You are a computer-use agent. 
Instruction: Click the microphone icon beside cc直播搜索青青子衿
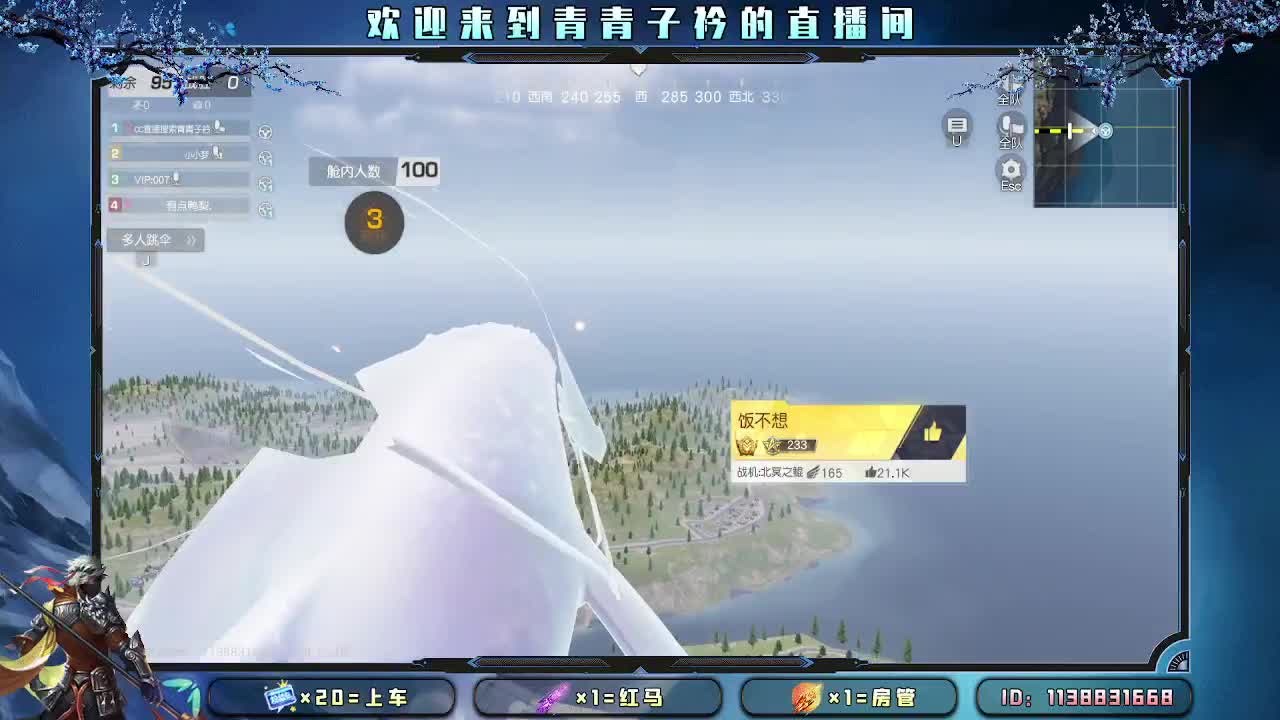coord(219,126)
